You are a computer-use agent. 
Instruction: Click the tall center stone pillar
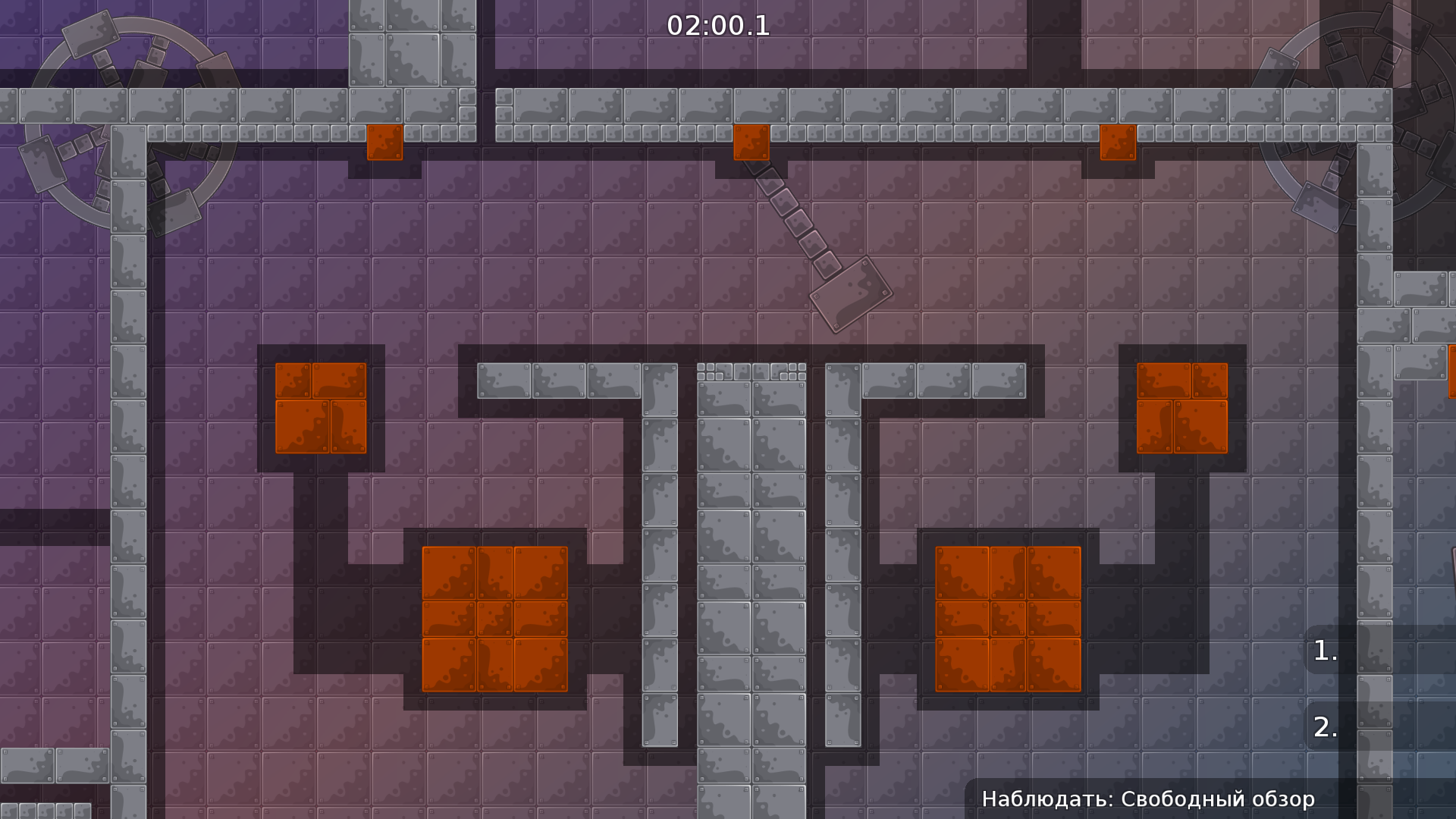pyautogui.click(x=751, y=569)
